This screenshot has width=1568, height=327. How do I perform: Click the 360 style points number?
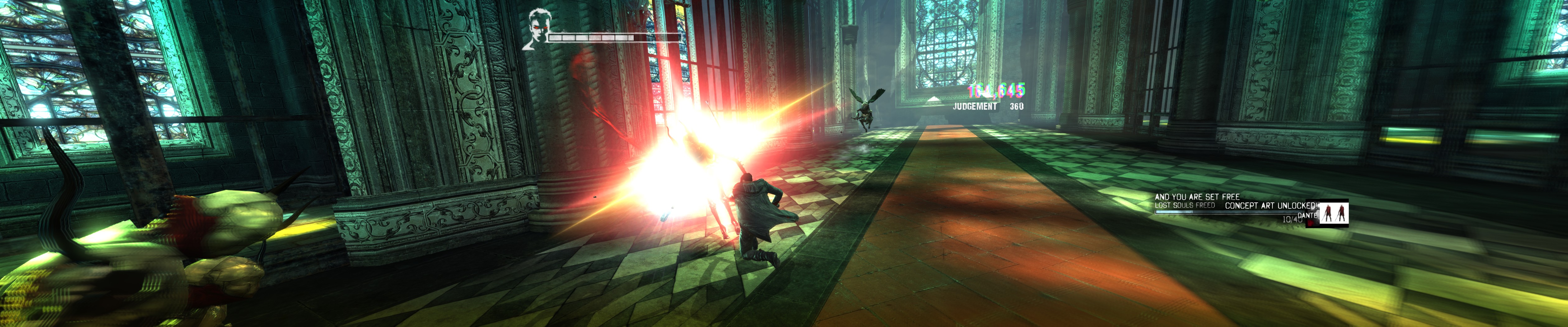[1017, 106]
